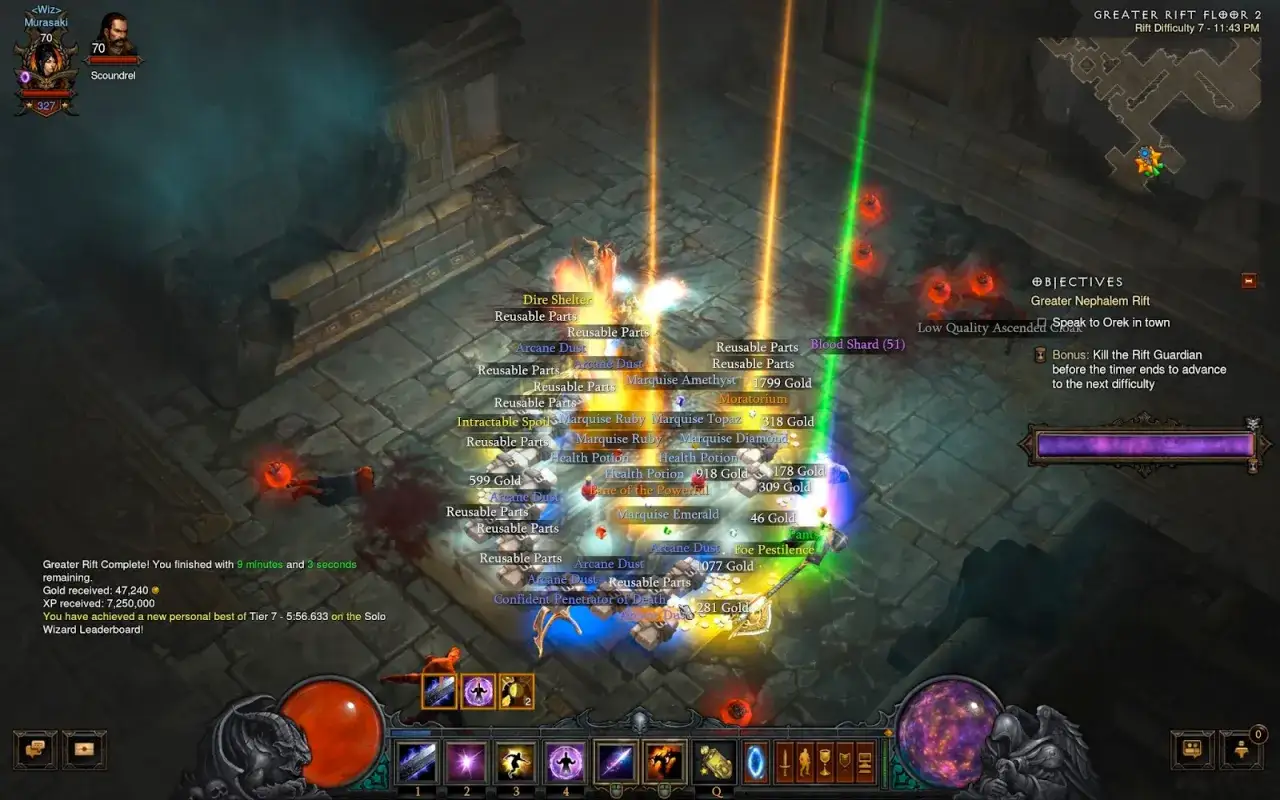Screen dimensions: 1280x800
Task: Check off 'Speak to Orek in town'
Action: 1041,322
